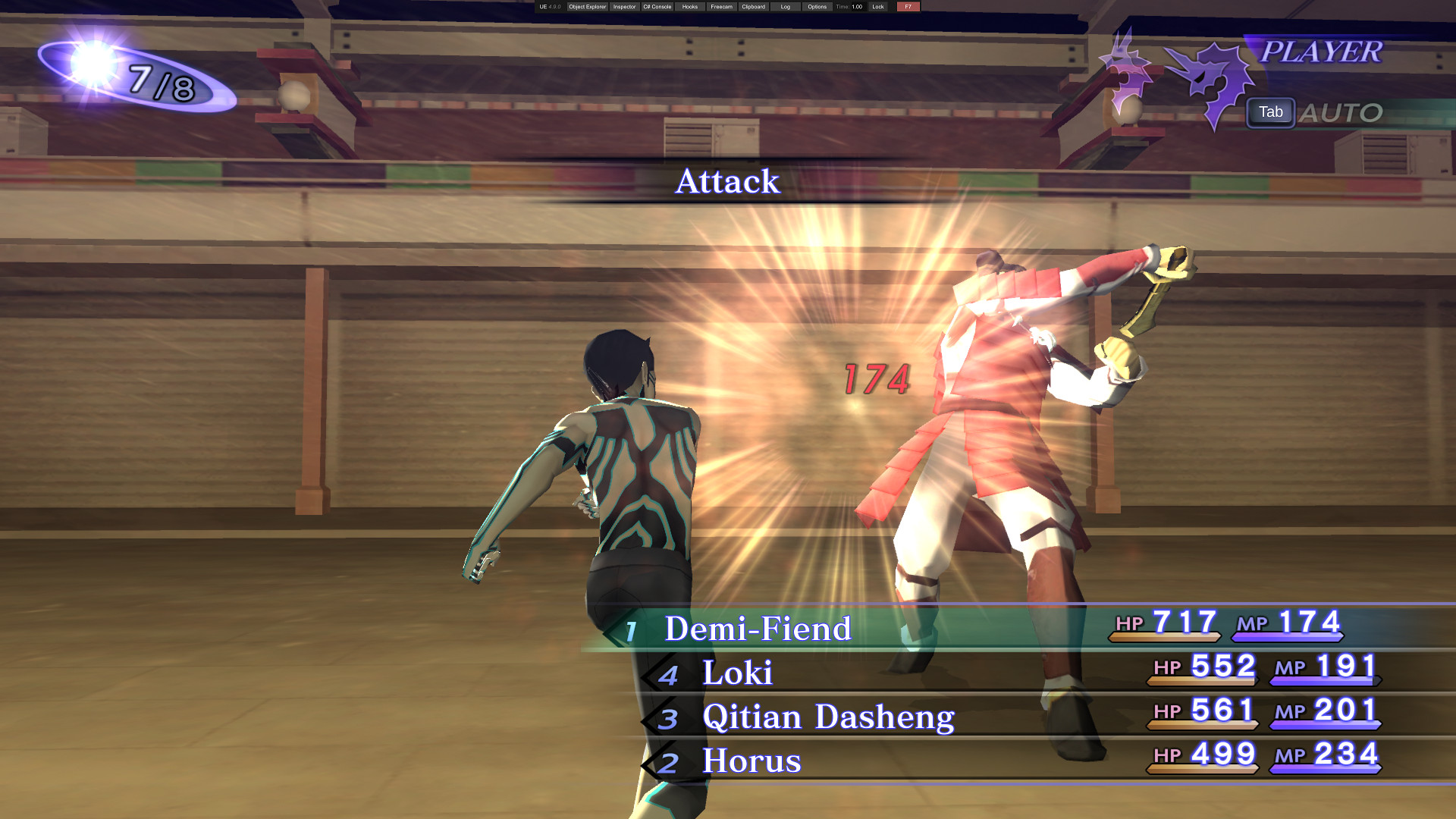Select Qitian Dasheng's number 3 marker
1456x819 pixels.
coord(669,719)
